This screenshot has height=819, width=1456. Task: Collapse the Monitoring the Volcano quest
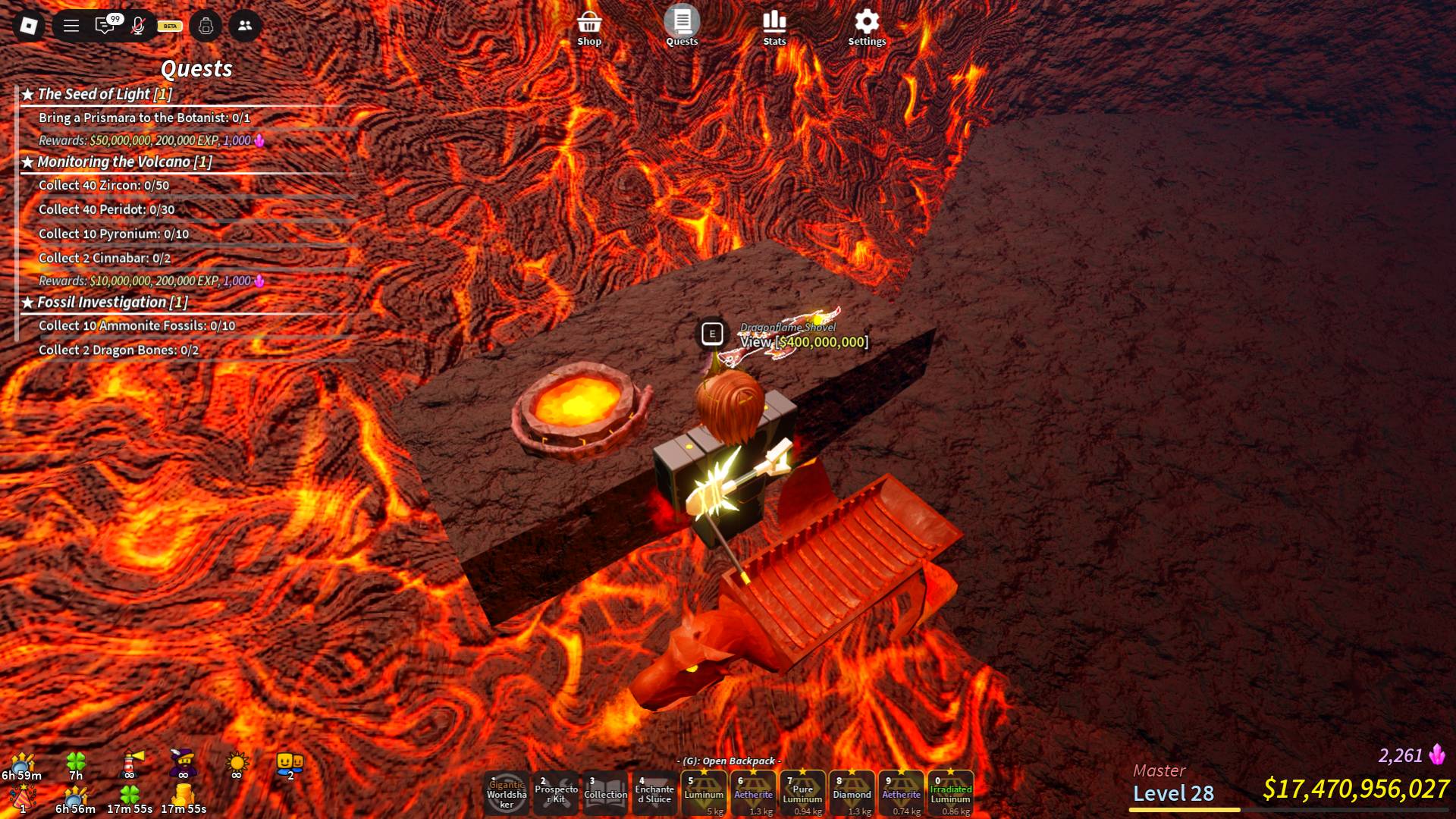click(x=115, y=162)
